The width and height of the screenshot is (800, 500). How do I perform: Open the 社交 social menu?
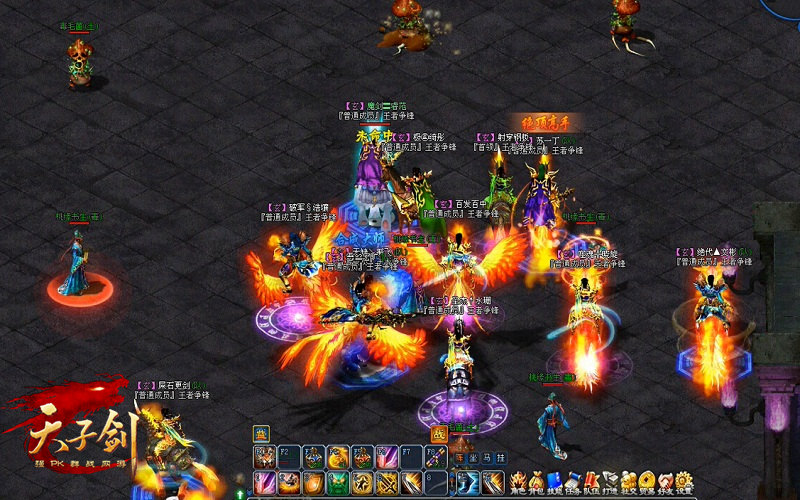pyautogui.click(x=629, y=481)
